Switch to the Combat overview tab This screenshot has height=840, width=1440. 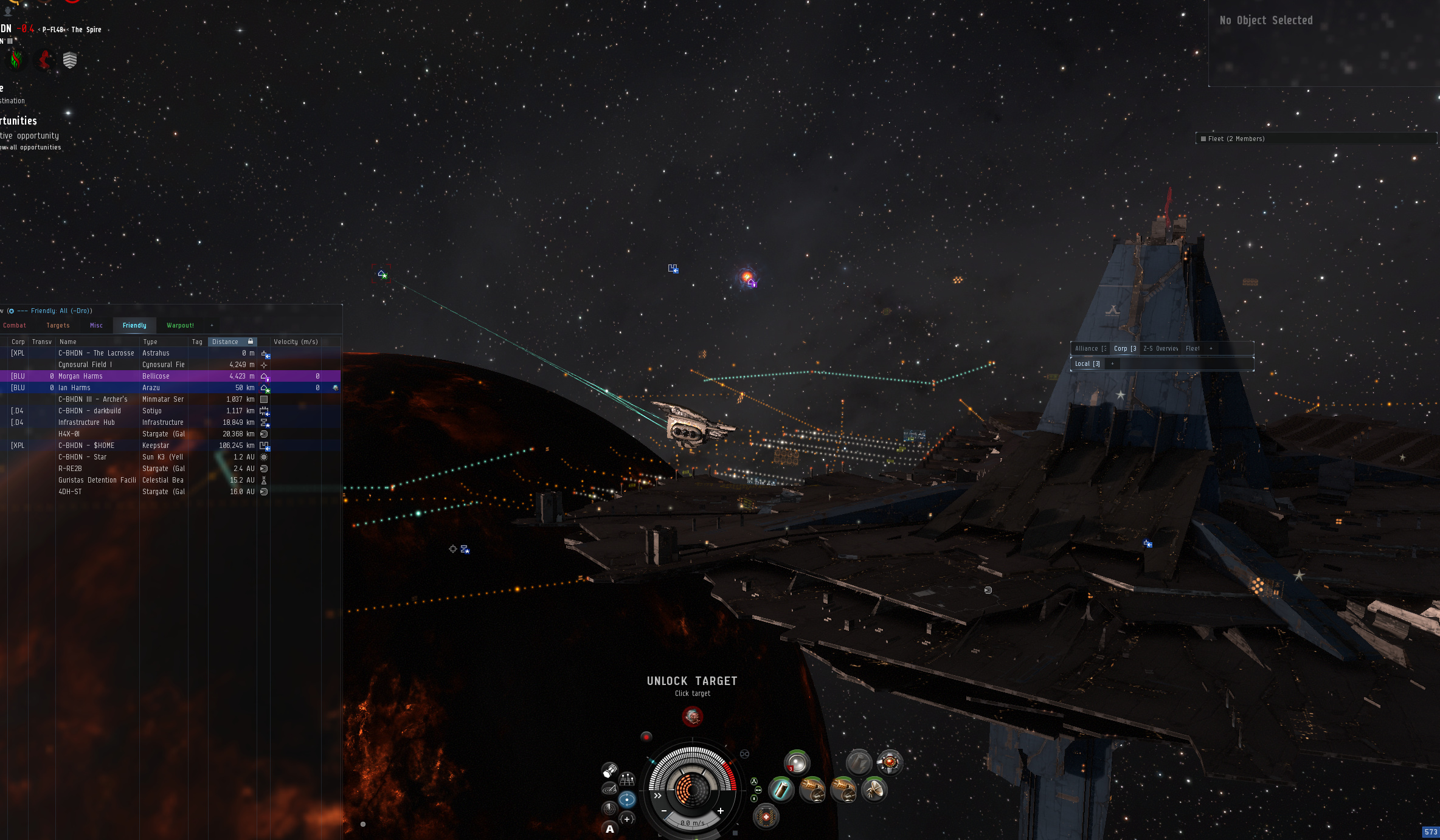[15, 326]
